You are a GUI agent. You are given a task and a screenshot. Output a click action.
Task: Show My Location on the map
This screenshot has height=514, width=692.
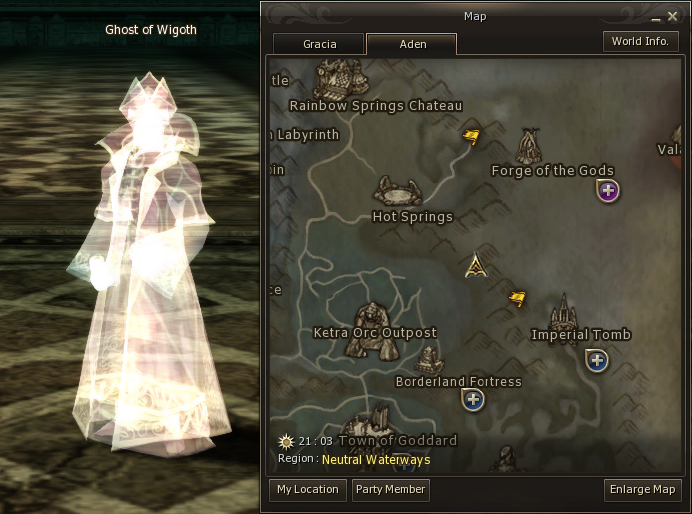click(x=308, y=489)
